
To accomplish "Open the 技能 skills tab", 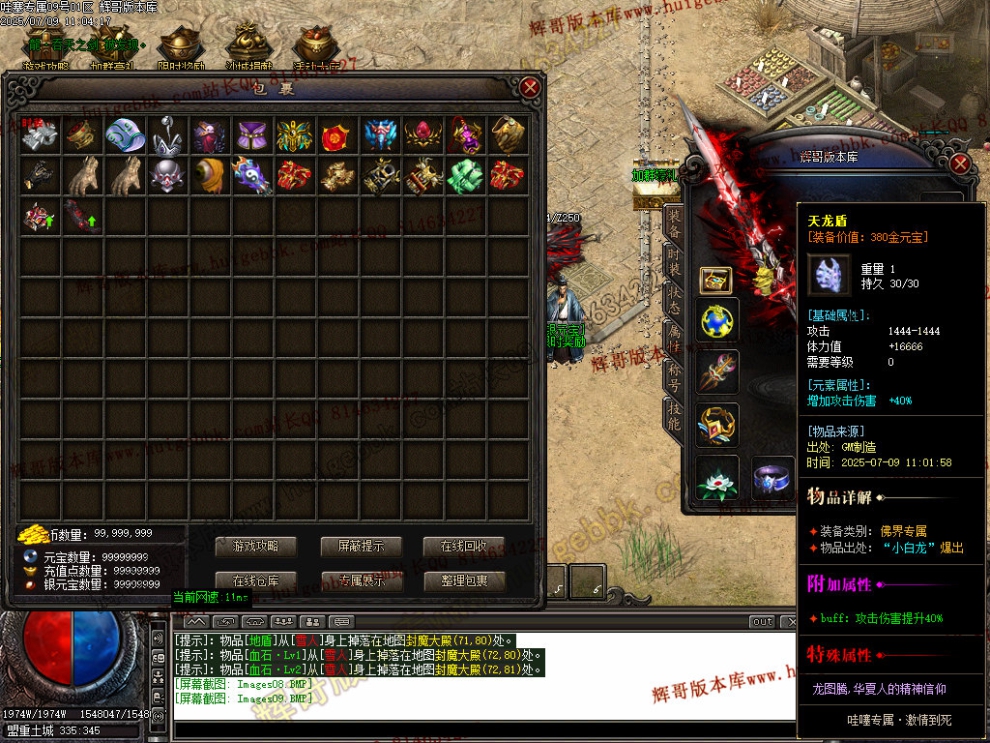I will click(x=674, y=415).
